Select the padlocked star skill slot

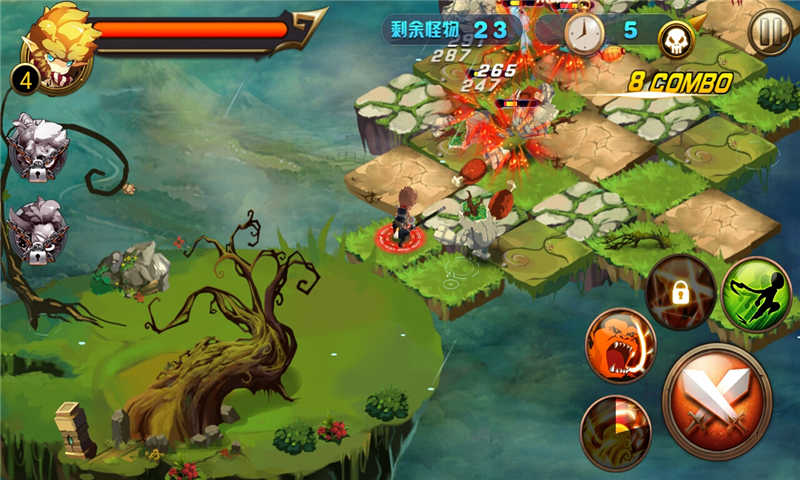point(680,292)
